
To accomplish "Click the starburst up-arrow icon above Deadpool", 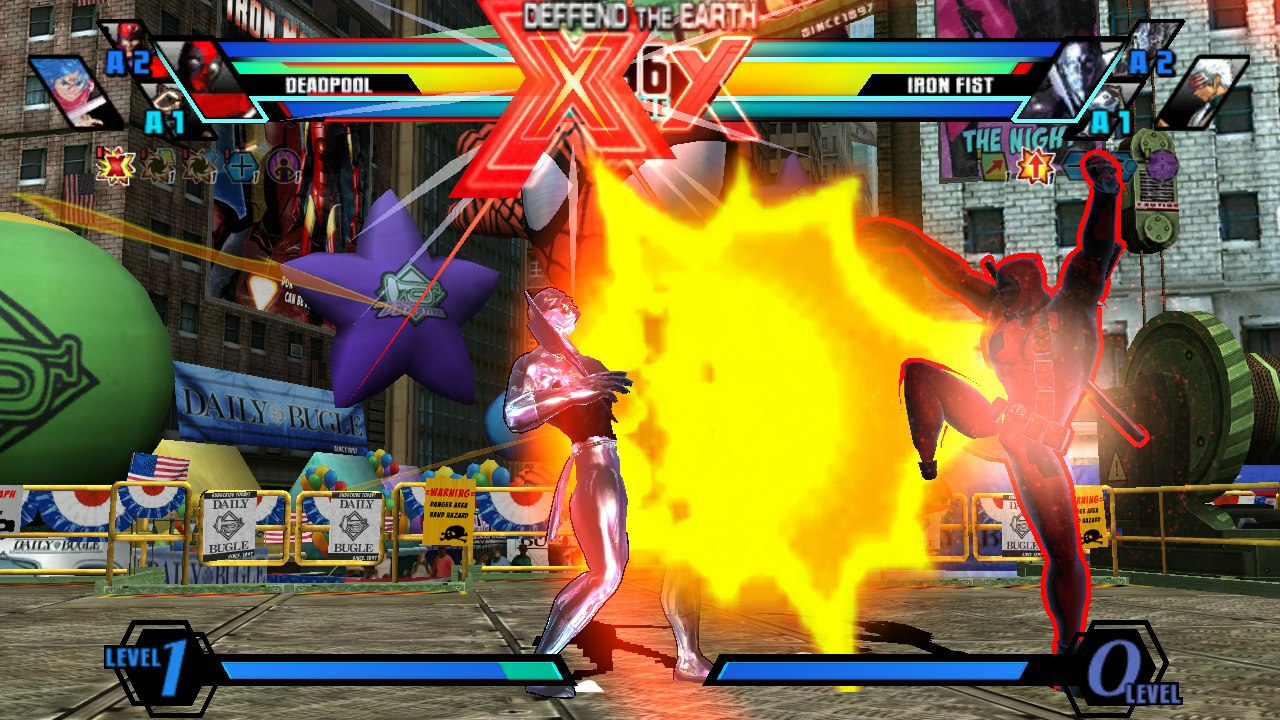I will click(x=1035, y=165).
